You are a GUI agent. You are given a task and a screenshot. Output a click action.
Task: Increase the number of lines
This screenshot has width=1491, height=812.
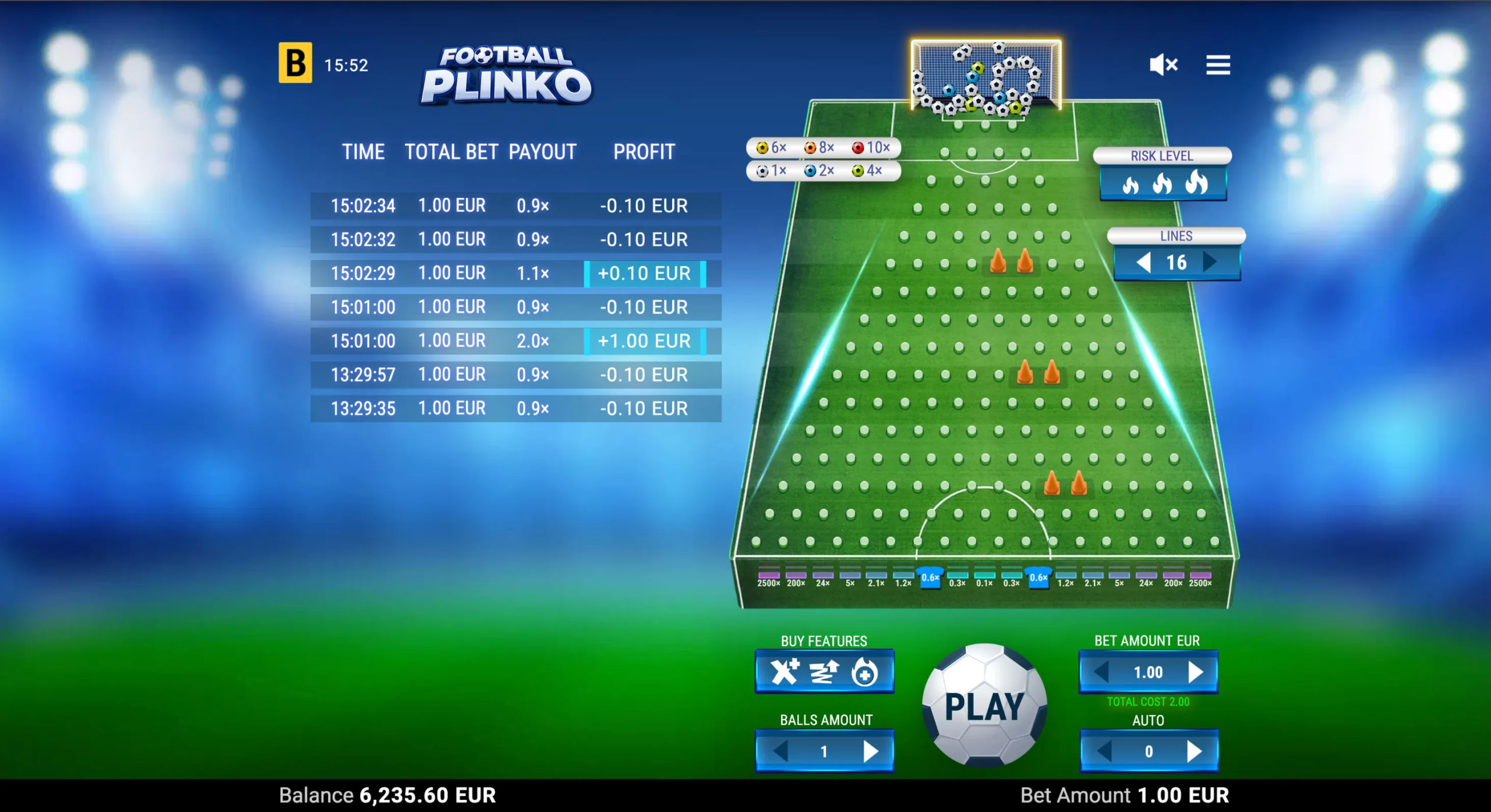tap(1210, 263)
